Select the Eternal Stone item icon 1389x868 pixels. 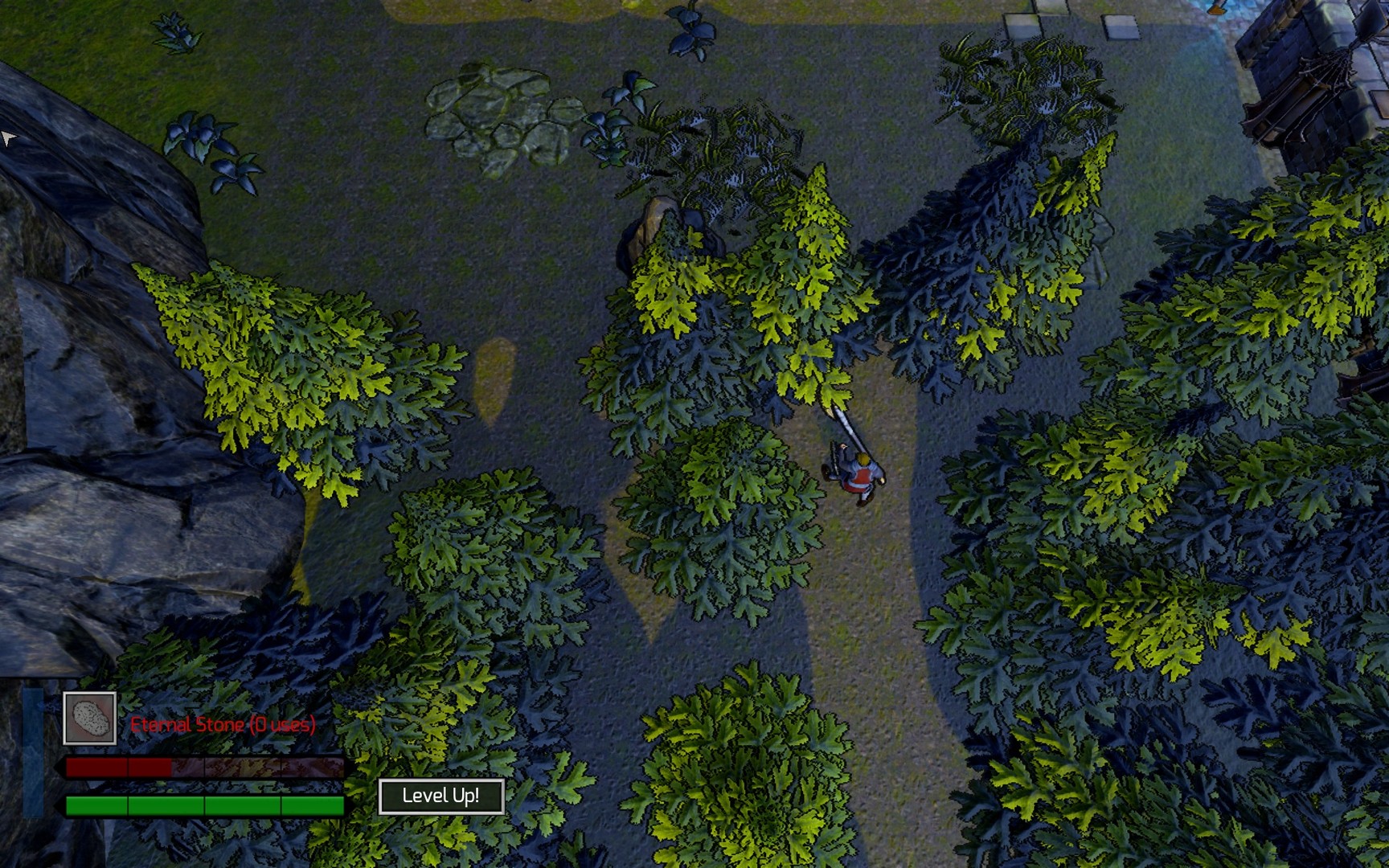pos(90,719)
